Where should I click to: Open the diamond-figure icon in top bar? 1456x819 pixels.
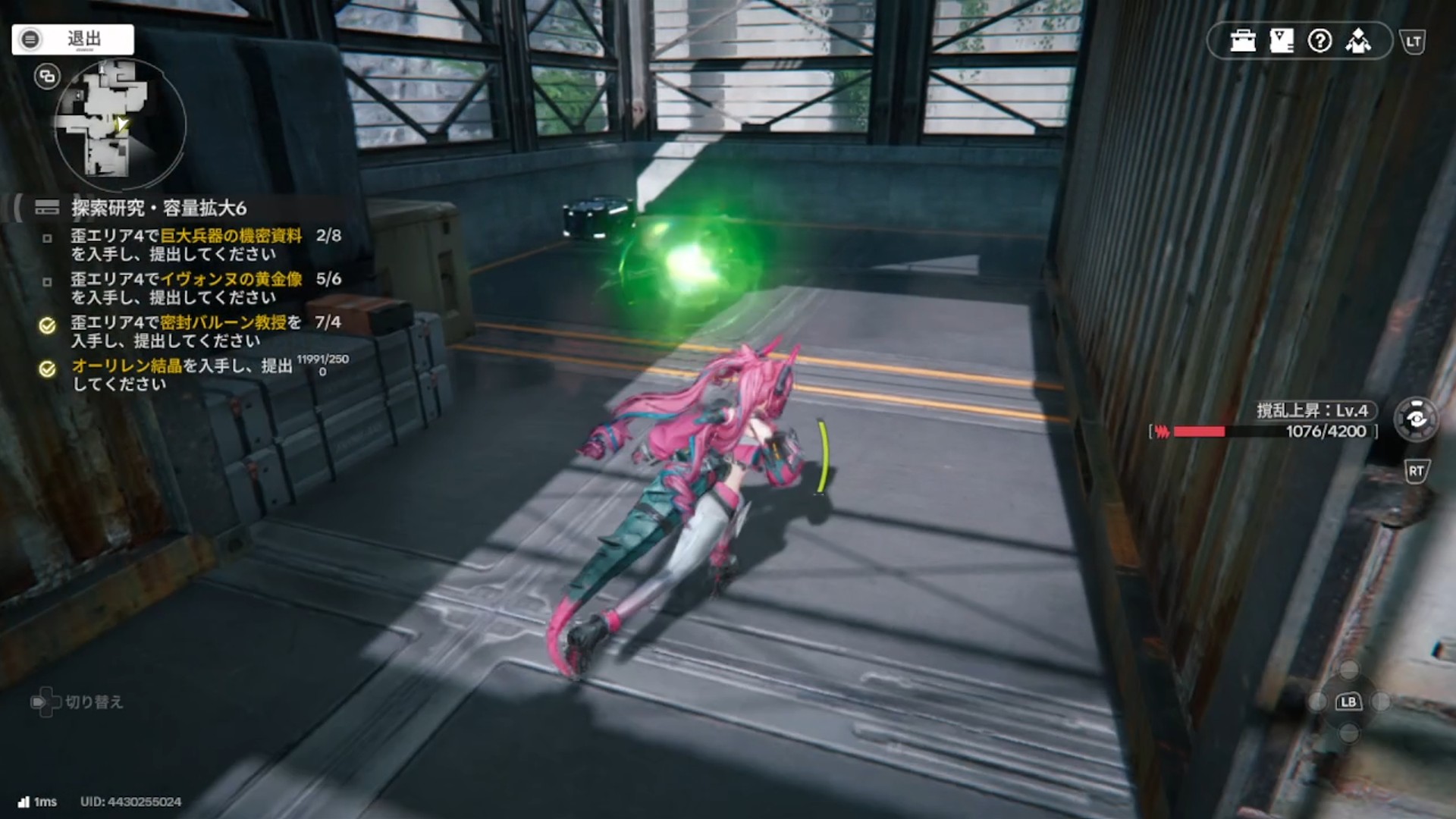[x=1358, y=40]
